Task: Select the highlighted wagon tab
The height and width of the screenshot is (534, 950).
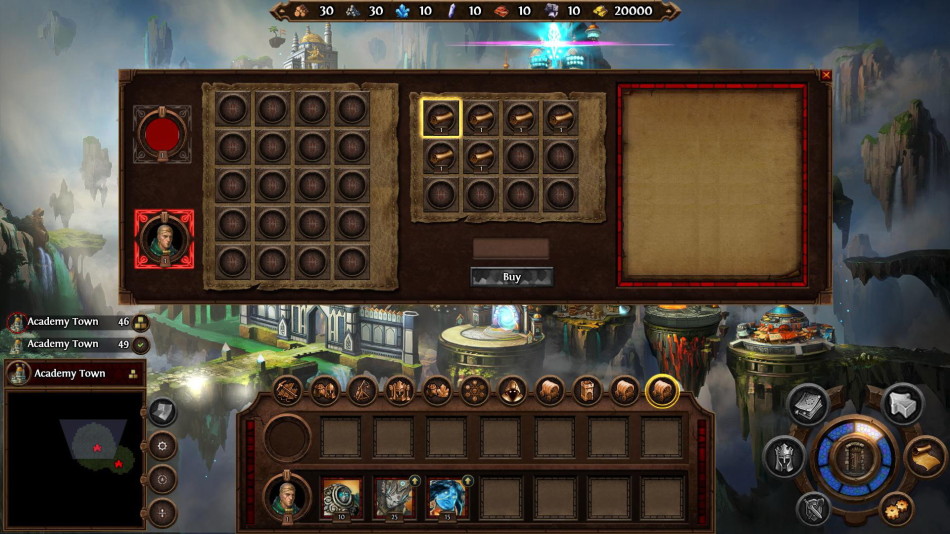Action: point(661,390)
